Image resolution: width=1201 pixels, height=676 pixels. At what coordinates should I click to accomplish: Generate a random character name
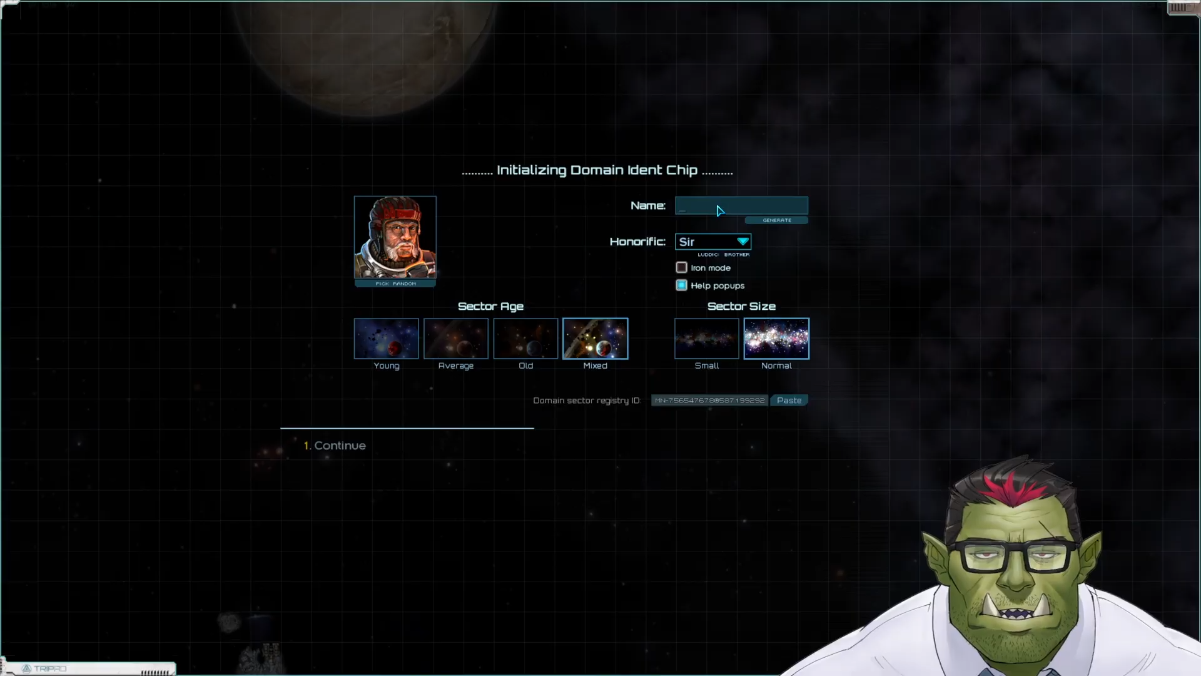click(776, 220)
